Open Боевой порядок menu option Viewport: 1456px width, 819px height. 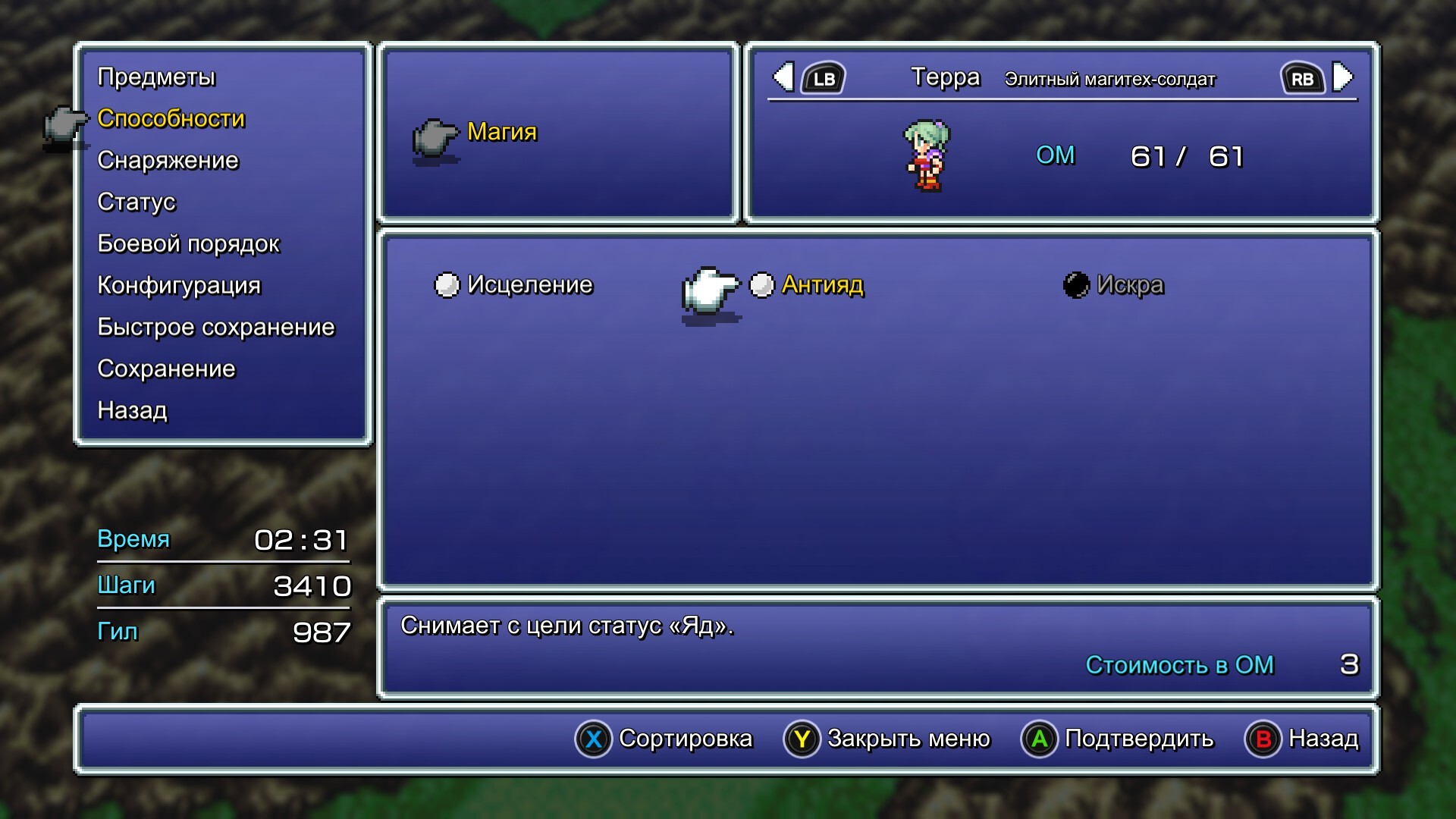pyautogui.click(x=188, y=244)
